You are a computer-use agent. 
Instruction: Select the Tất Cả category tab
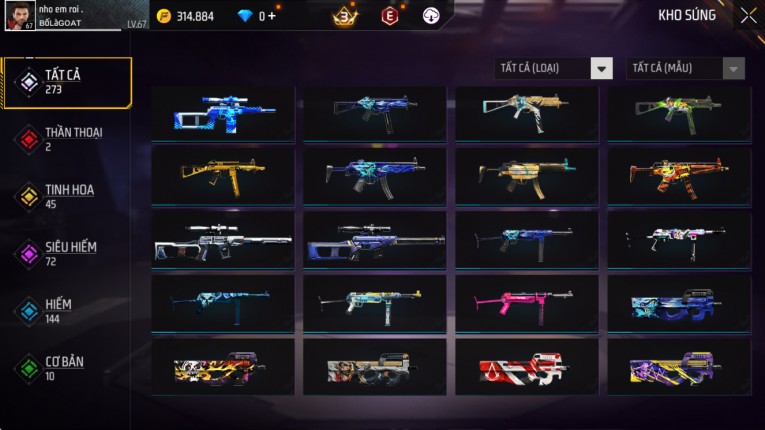67,82
